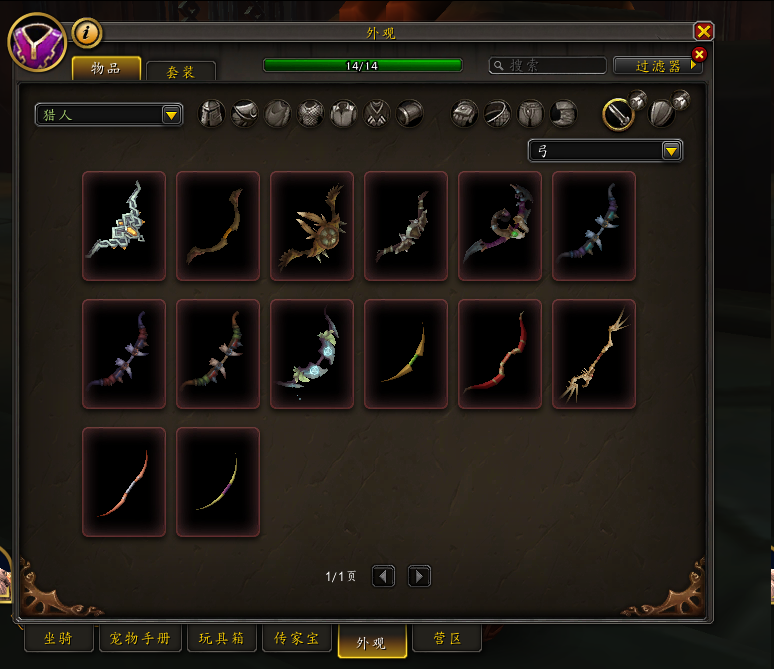Open the 过滤器 filter menu
Screen dimensions: 774x669
point(658,66)
